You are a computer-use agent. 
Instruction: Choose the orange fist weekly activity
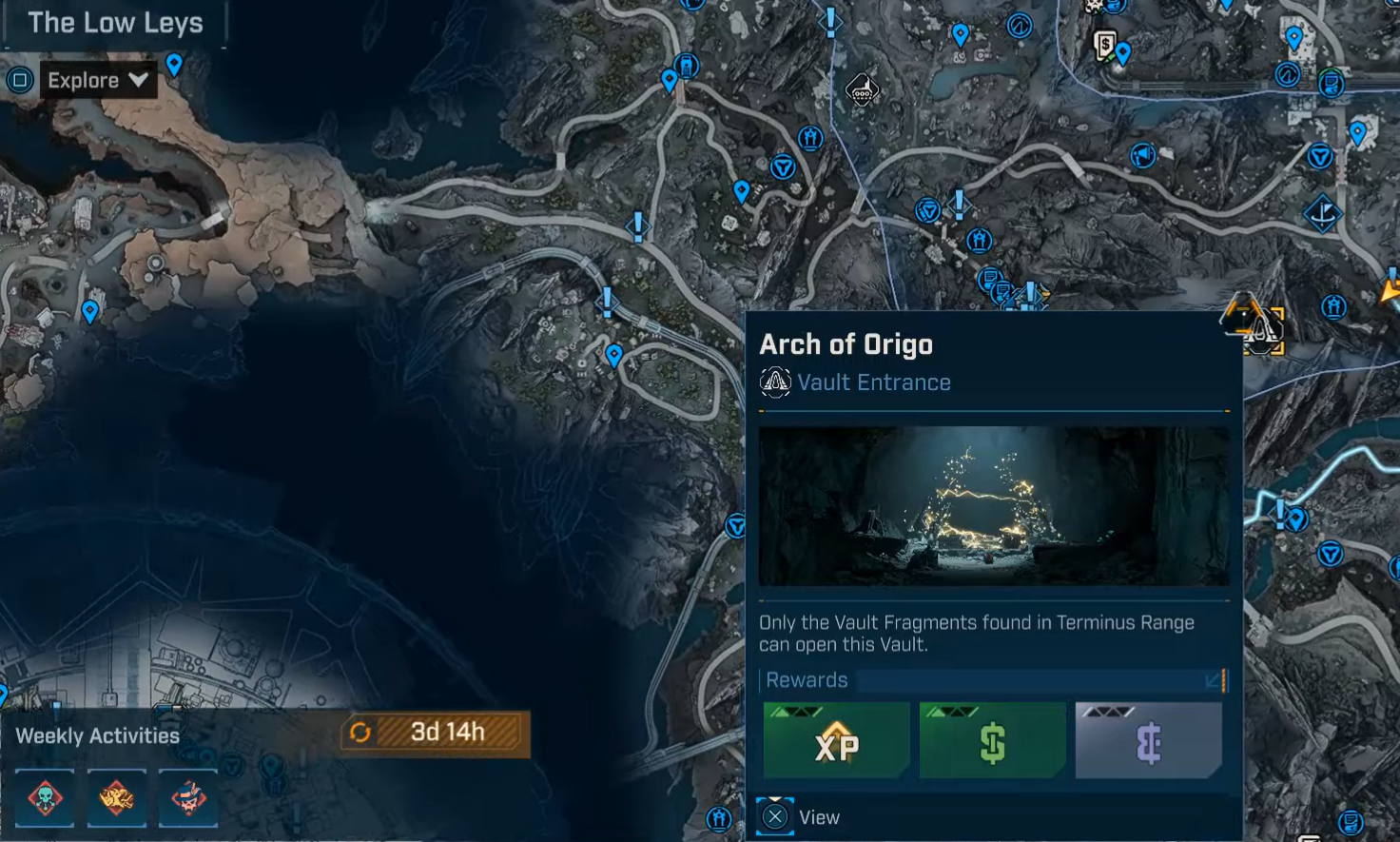117,797
